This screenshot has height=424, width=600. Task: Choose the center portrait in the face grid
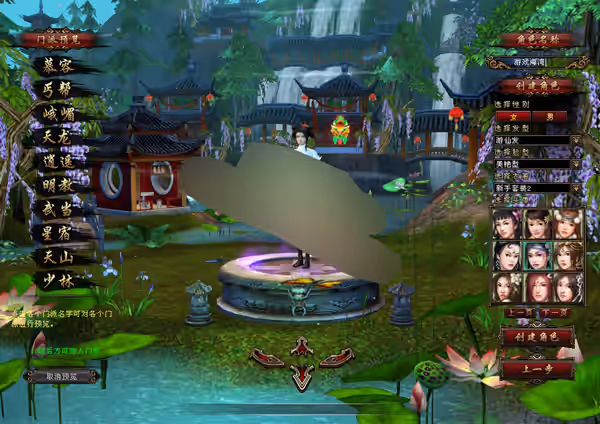(x=538, y=256)
